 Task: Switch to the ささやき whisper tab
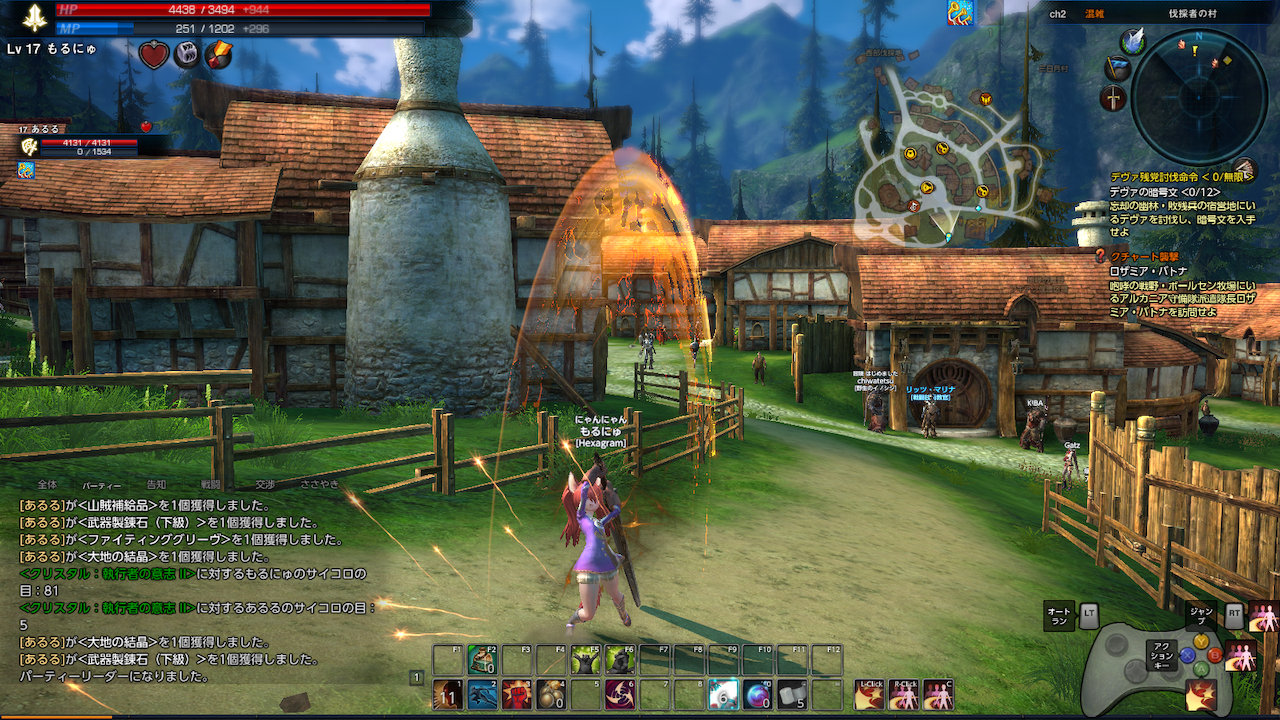click(319, 484)
